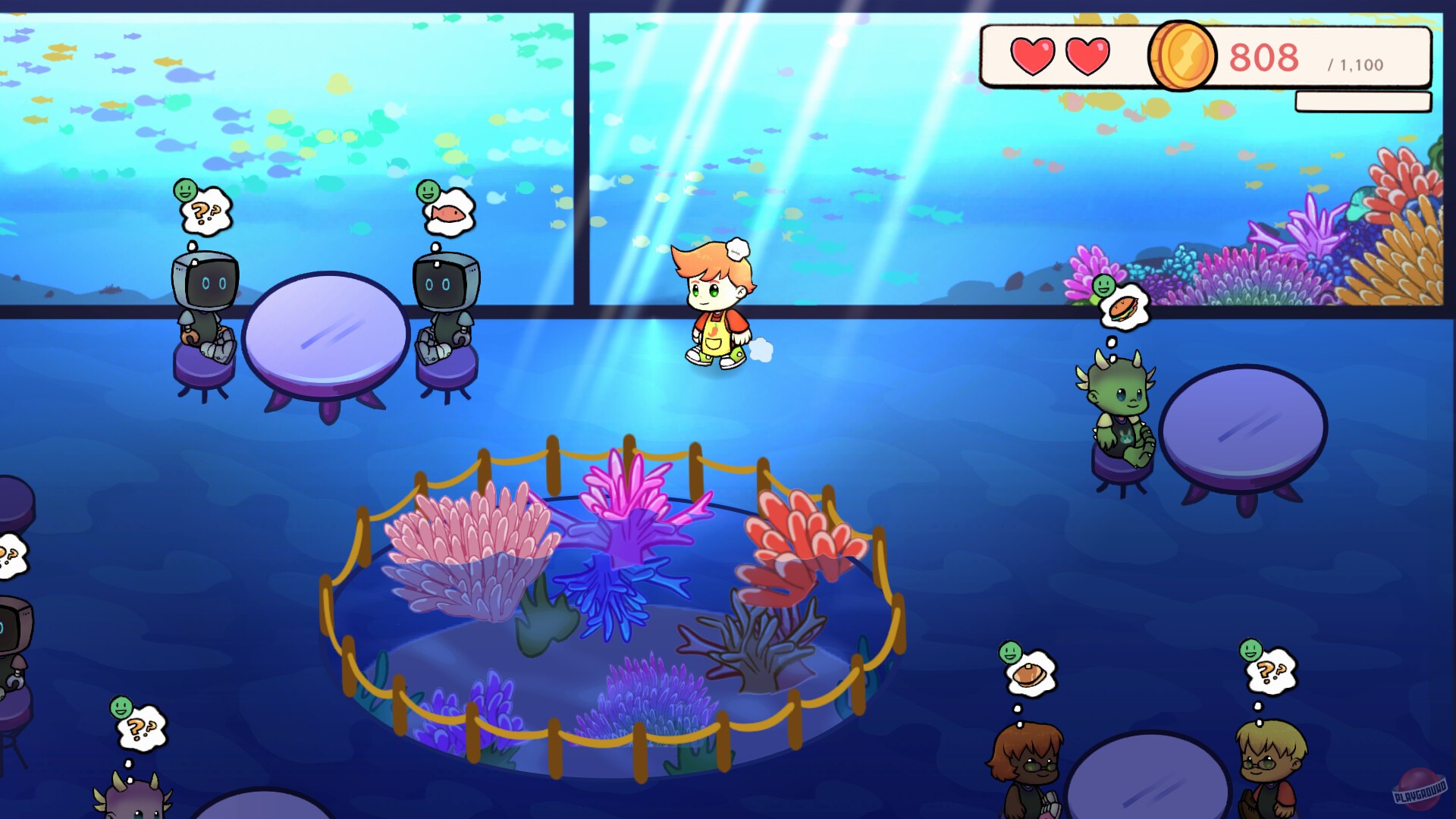Image resolution: width=1456 pixels, height=819 pixels.
Task: Click the 808 coin counter text
Action: point(1265,55)
